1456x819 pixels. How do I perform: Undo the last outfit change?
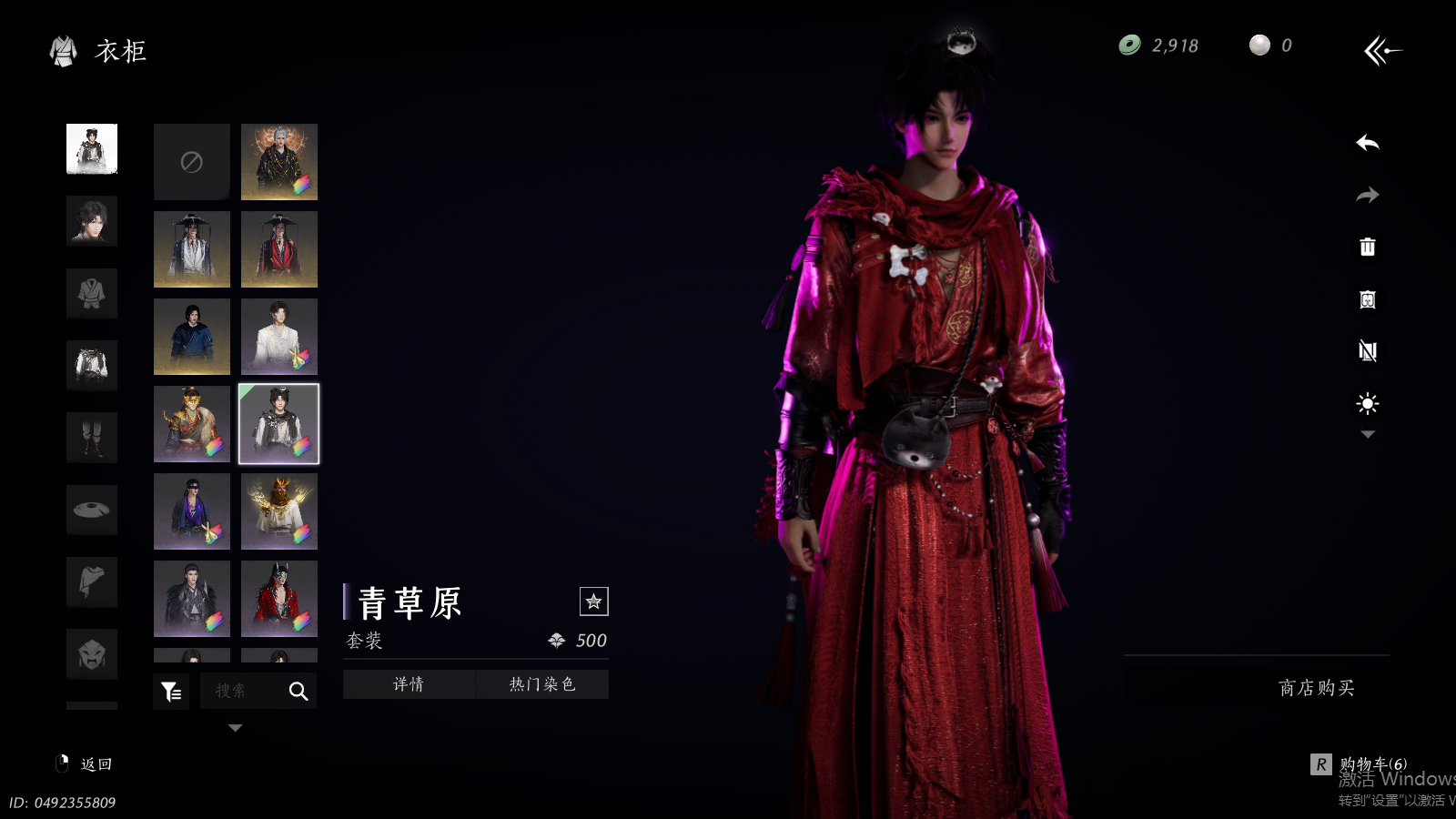1367,143
